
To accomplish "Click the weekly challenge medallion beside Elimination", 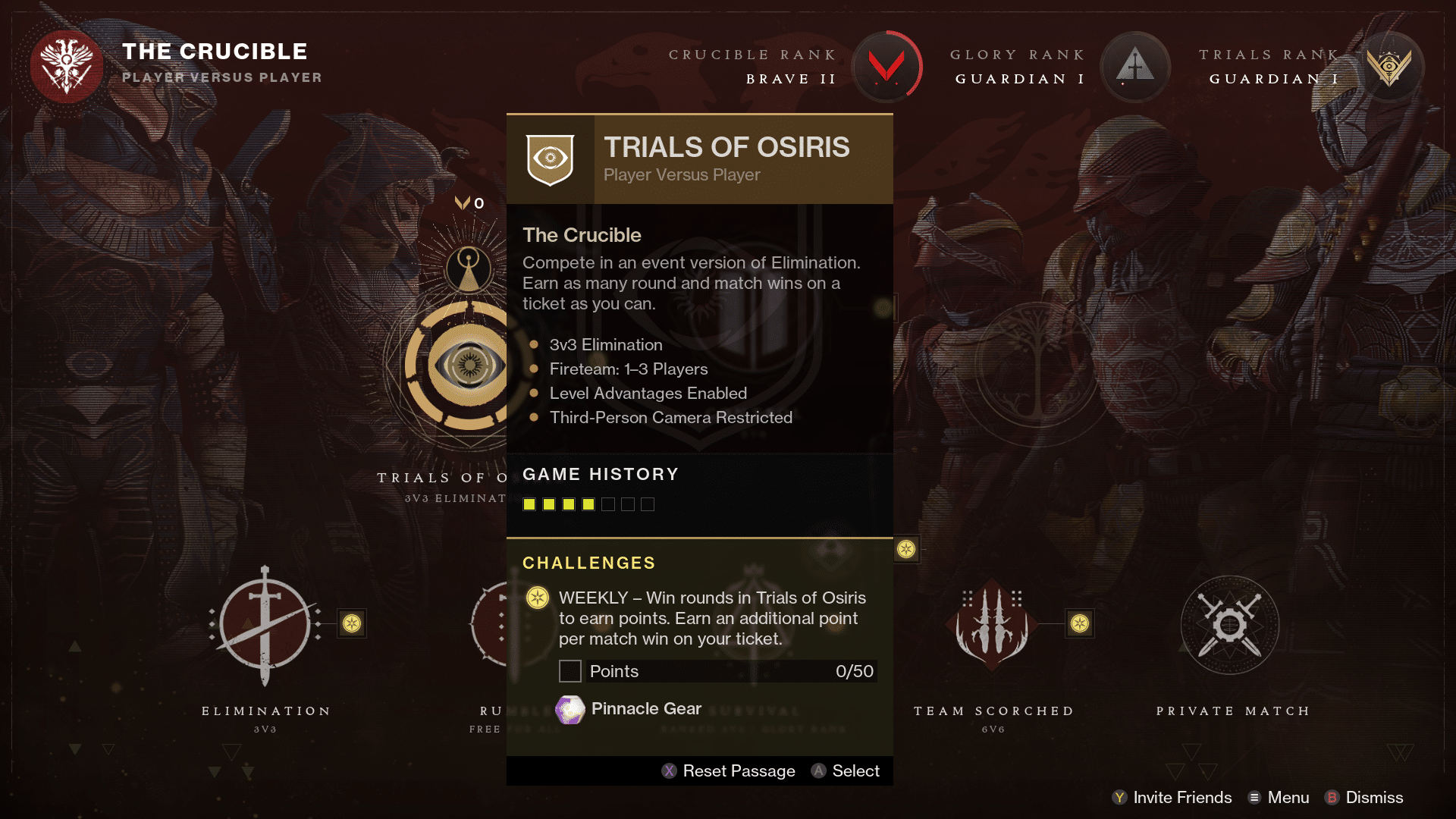I will [351, 624].
